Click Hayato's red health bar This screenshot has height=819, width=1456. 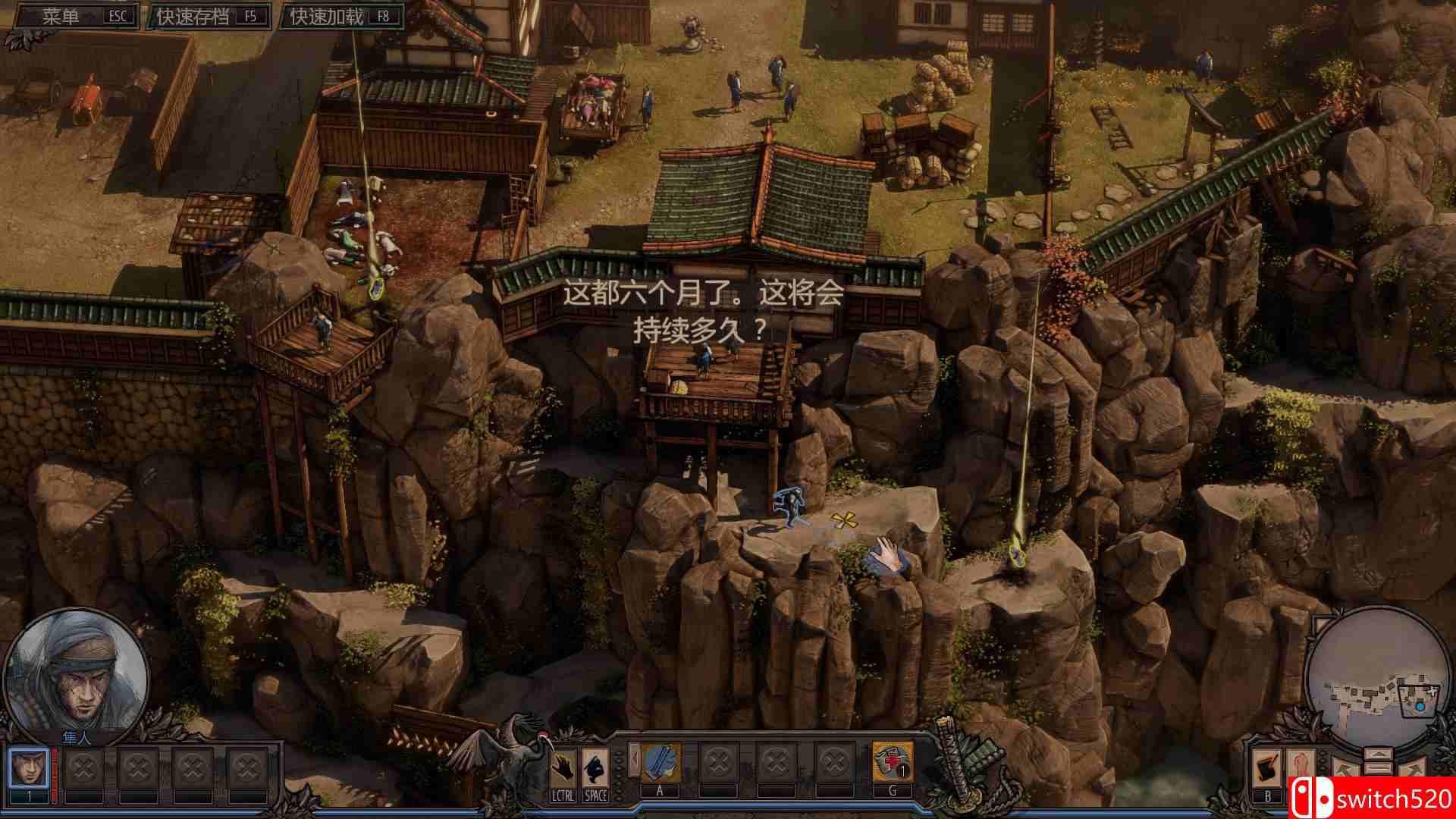pyautogui.click(x=55, y=770)
